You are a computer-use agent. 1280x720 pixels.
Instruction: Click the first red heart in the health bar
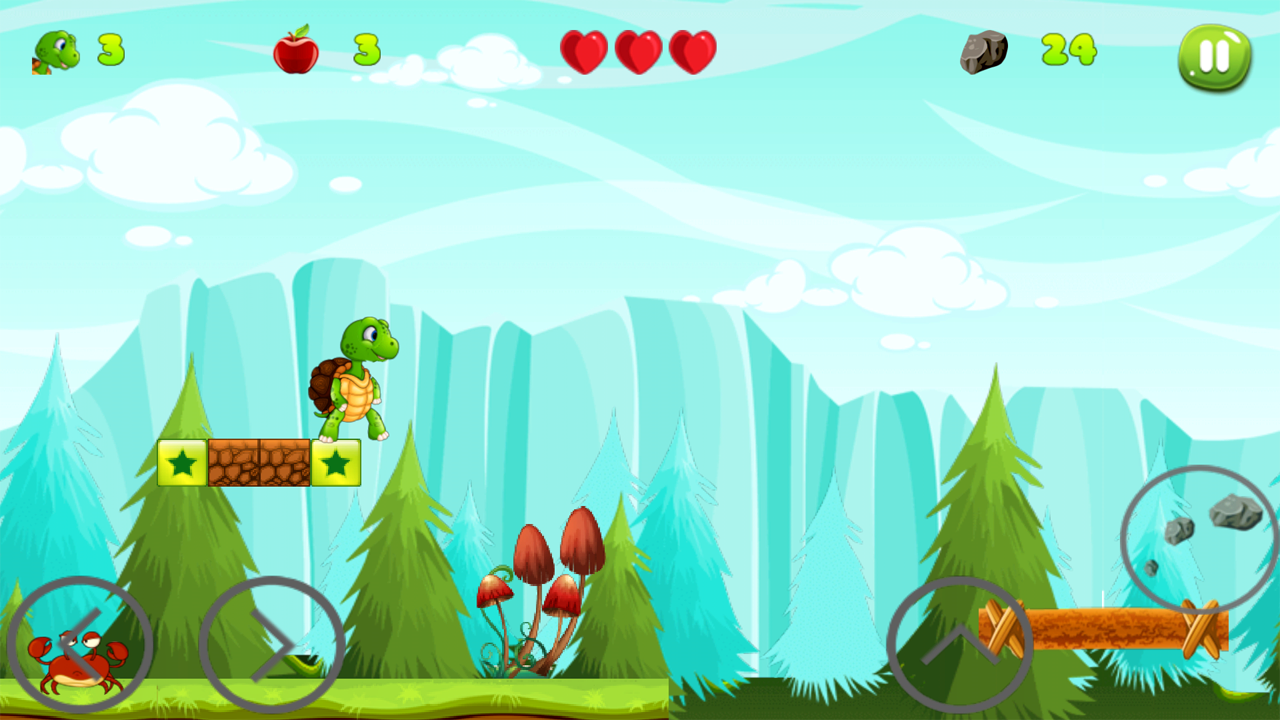point(585,50)
